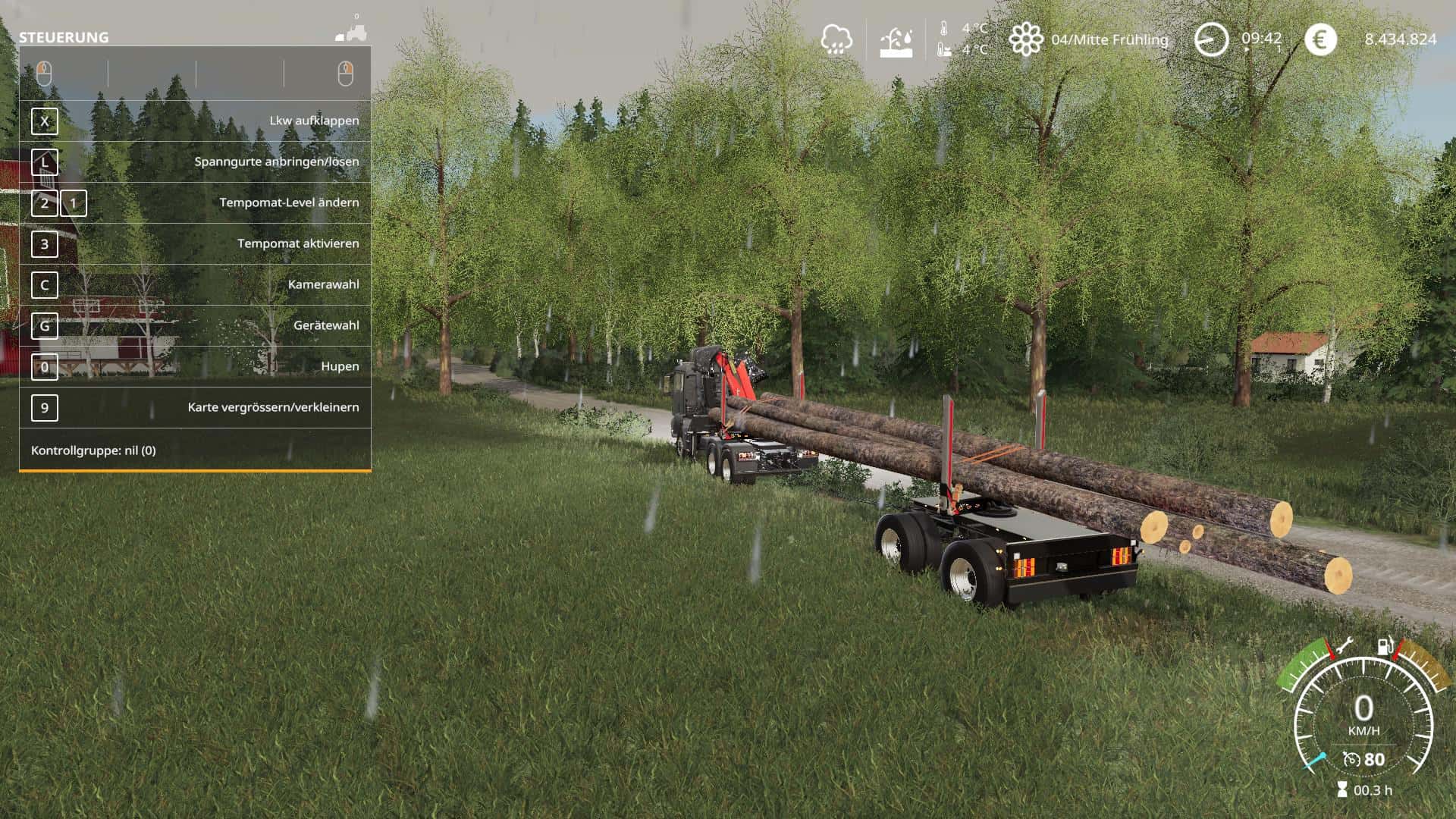Select the soil moisture forecast icon
Image resolution: width=1456 pixels, height=819 pixels.
(x=896, y=40)
